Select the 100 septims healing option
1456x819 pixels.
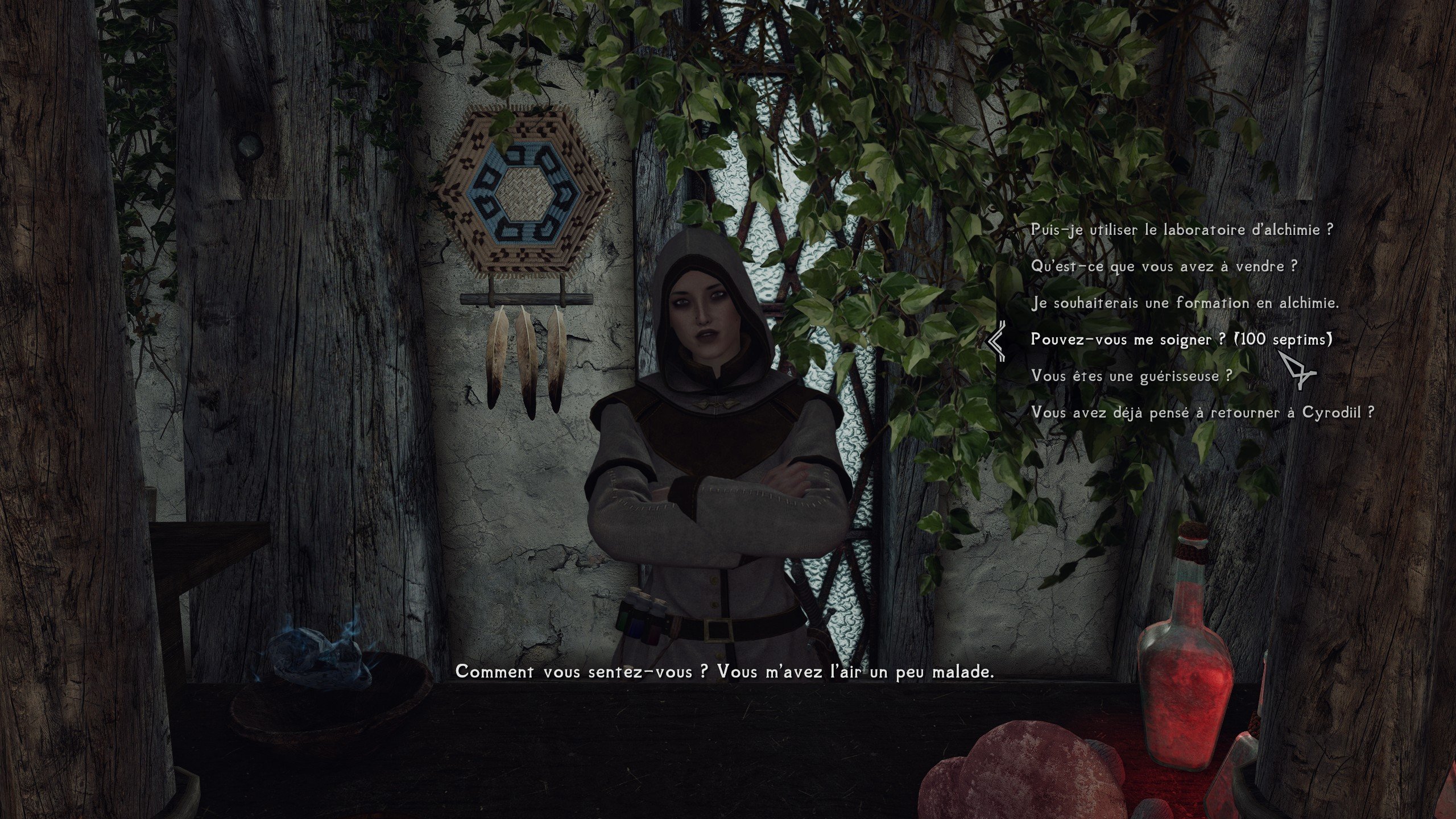[1181, 340]
